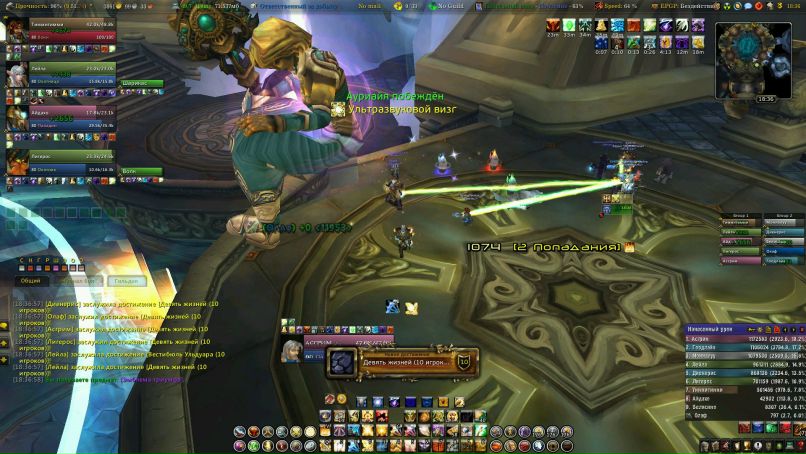Select Group 1 header in raid frames

pyautogui.click(x=740, y=215)
